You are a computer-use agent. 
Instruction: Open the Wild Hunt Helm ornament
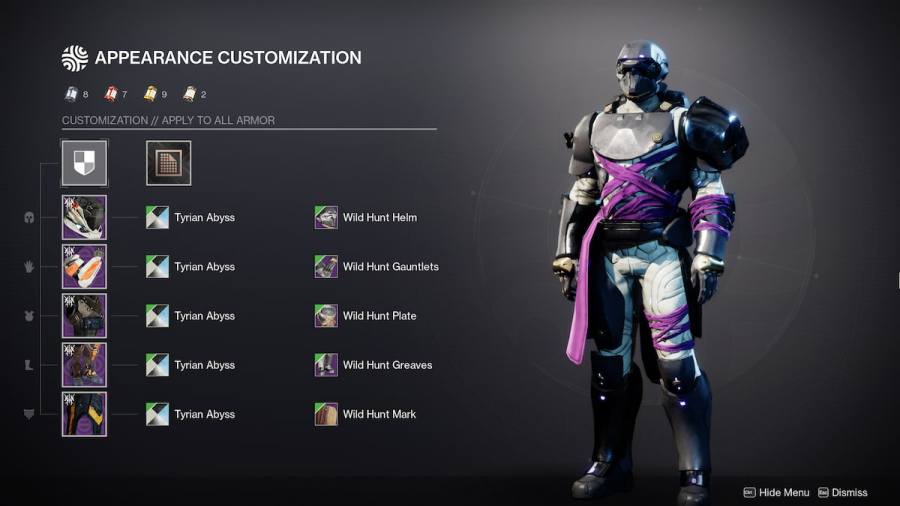326,217
